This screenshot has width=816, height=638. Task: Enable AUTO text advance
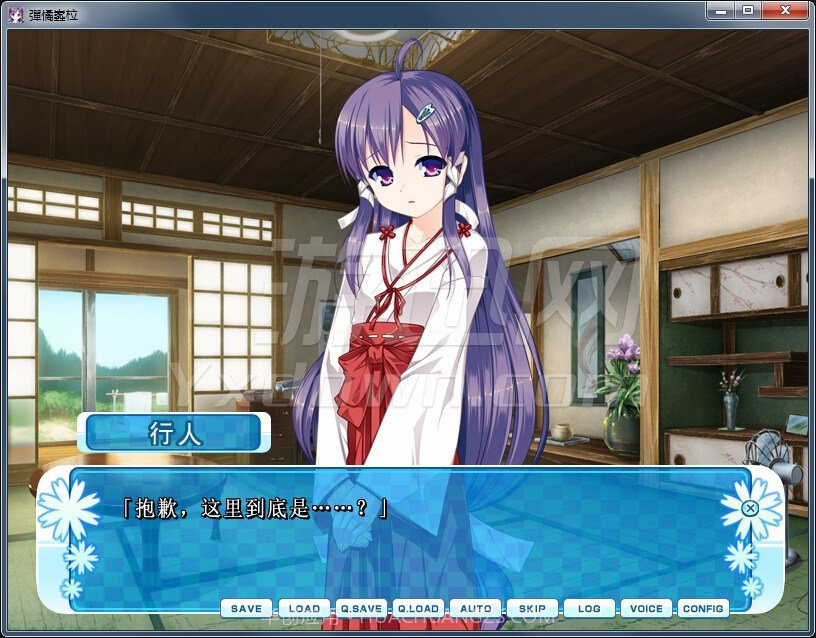(x=475, y=608)
